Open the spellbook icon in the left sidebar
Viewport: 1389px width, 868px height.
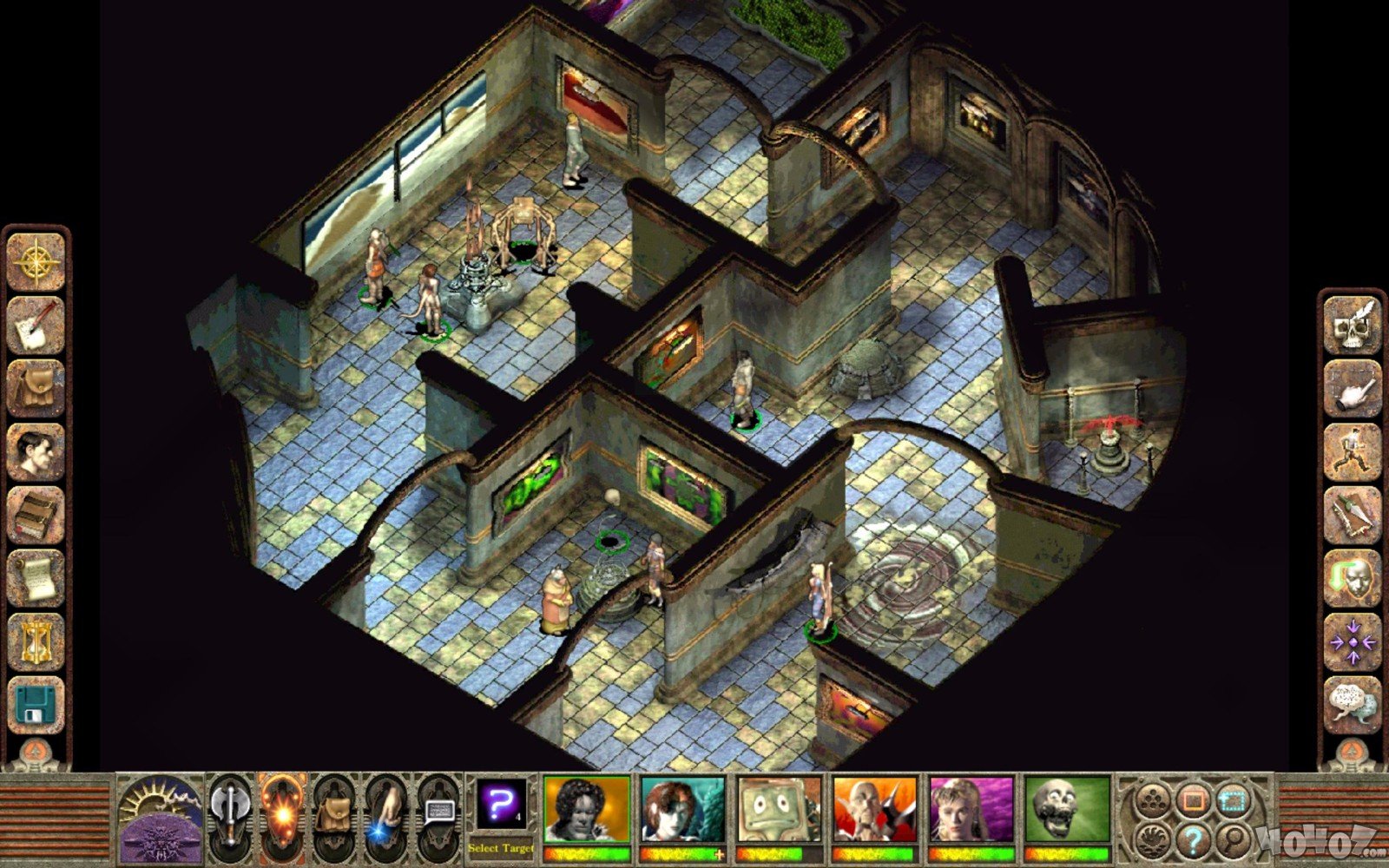point(36,516)
